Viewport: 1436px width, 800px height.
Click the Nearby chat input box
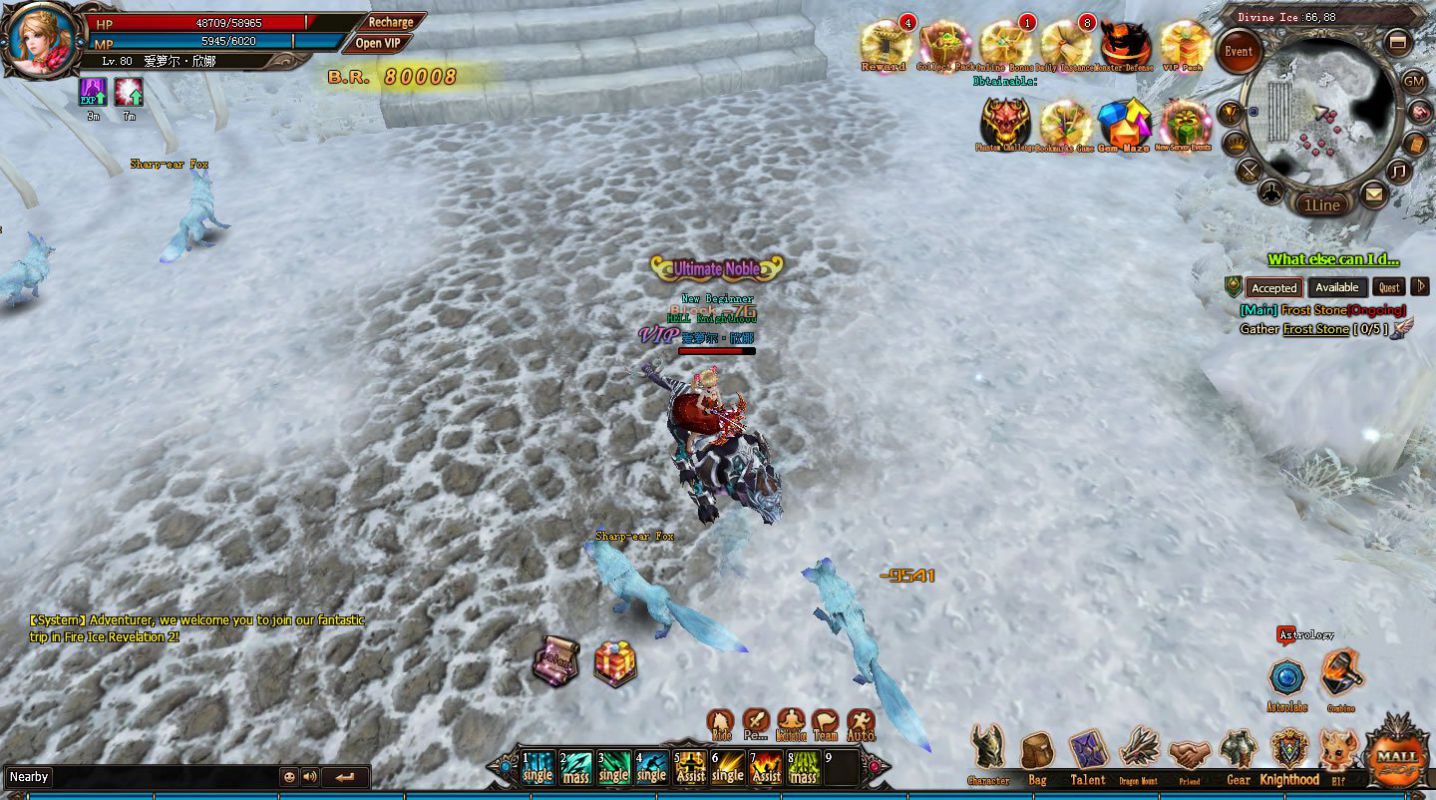coord(140,777)
